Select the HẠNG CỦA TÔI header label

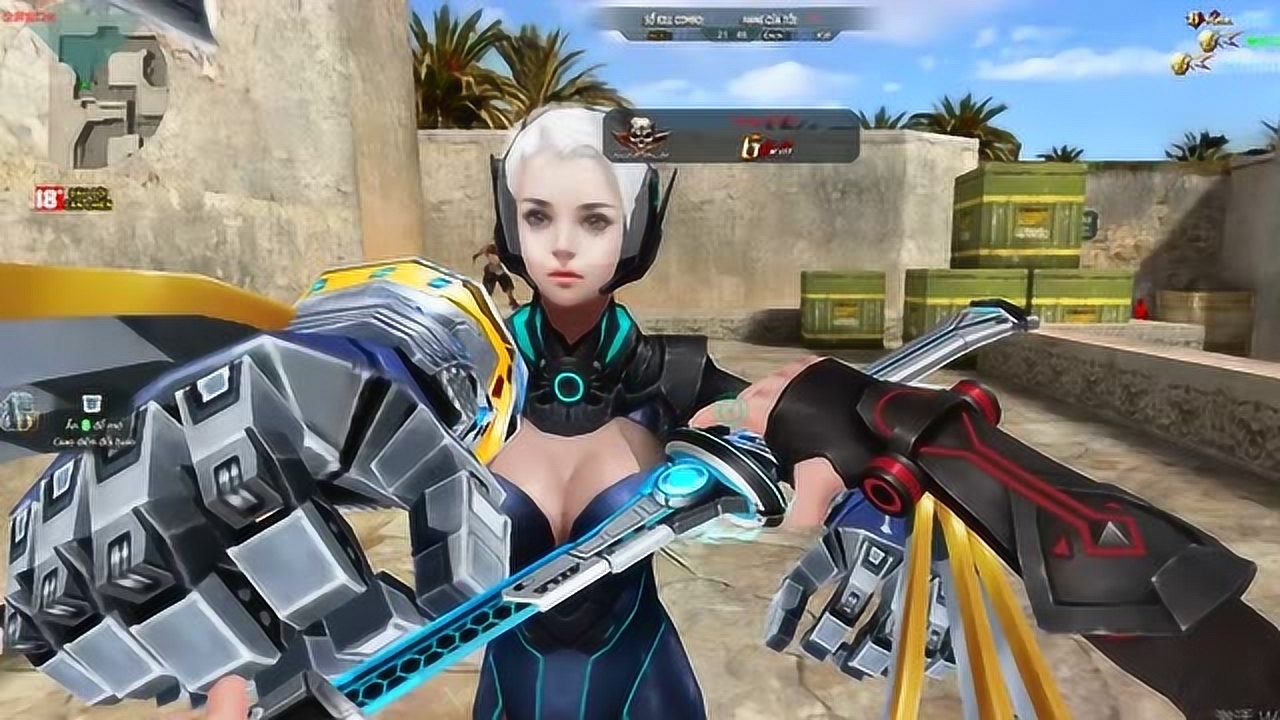tap(769, 18)
